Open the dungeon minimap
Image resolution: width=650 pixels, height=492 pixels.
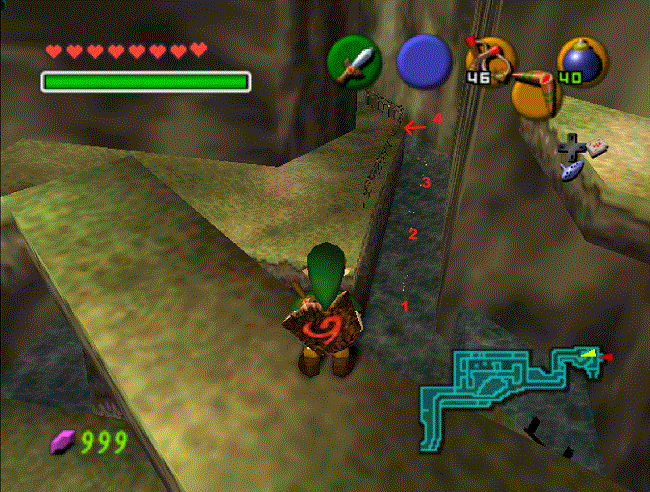pyautogui.click(x=512, y=388)
